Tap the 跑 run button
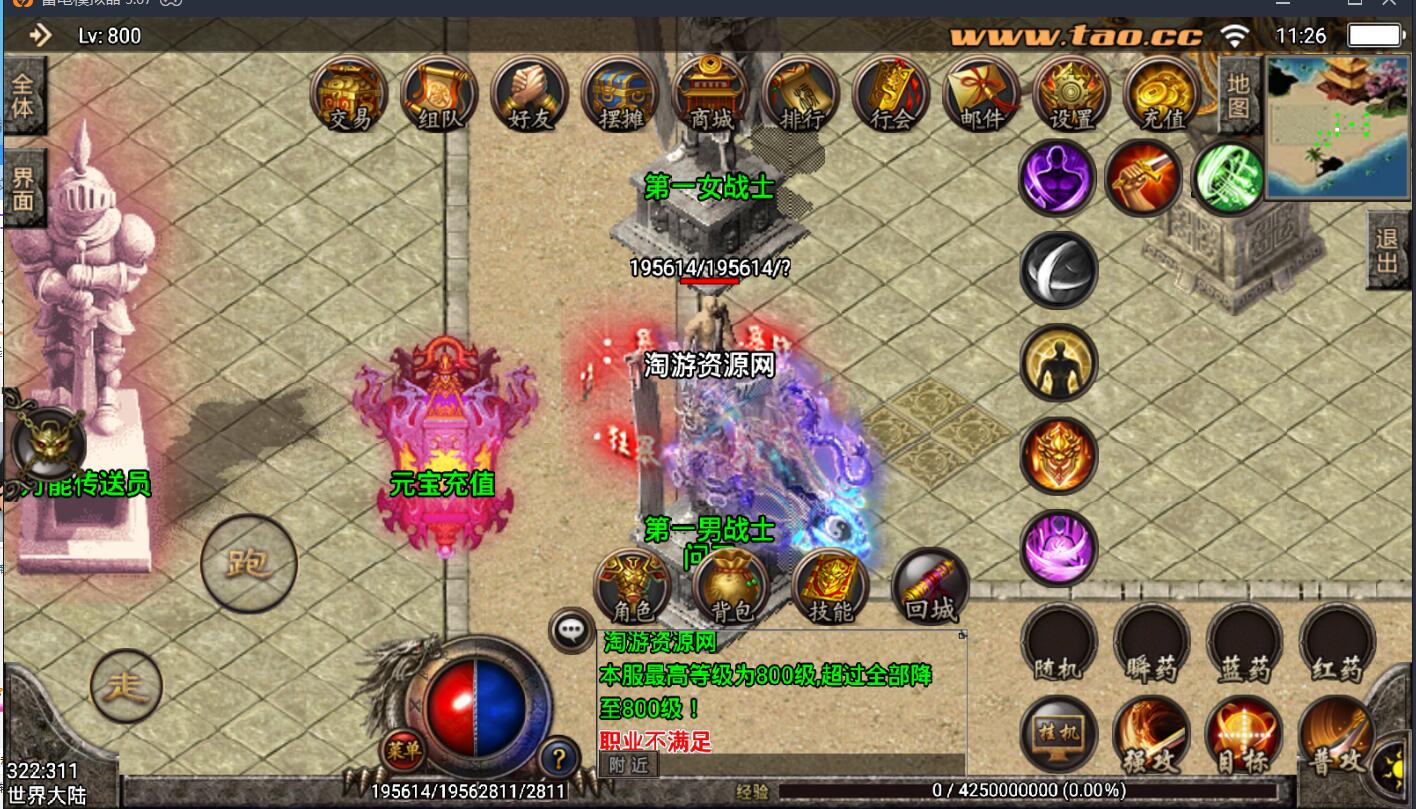The width and height of the screenshot is (1416, 809). pos(248,563)
